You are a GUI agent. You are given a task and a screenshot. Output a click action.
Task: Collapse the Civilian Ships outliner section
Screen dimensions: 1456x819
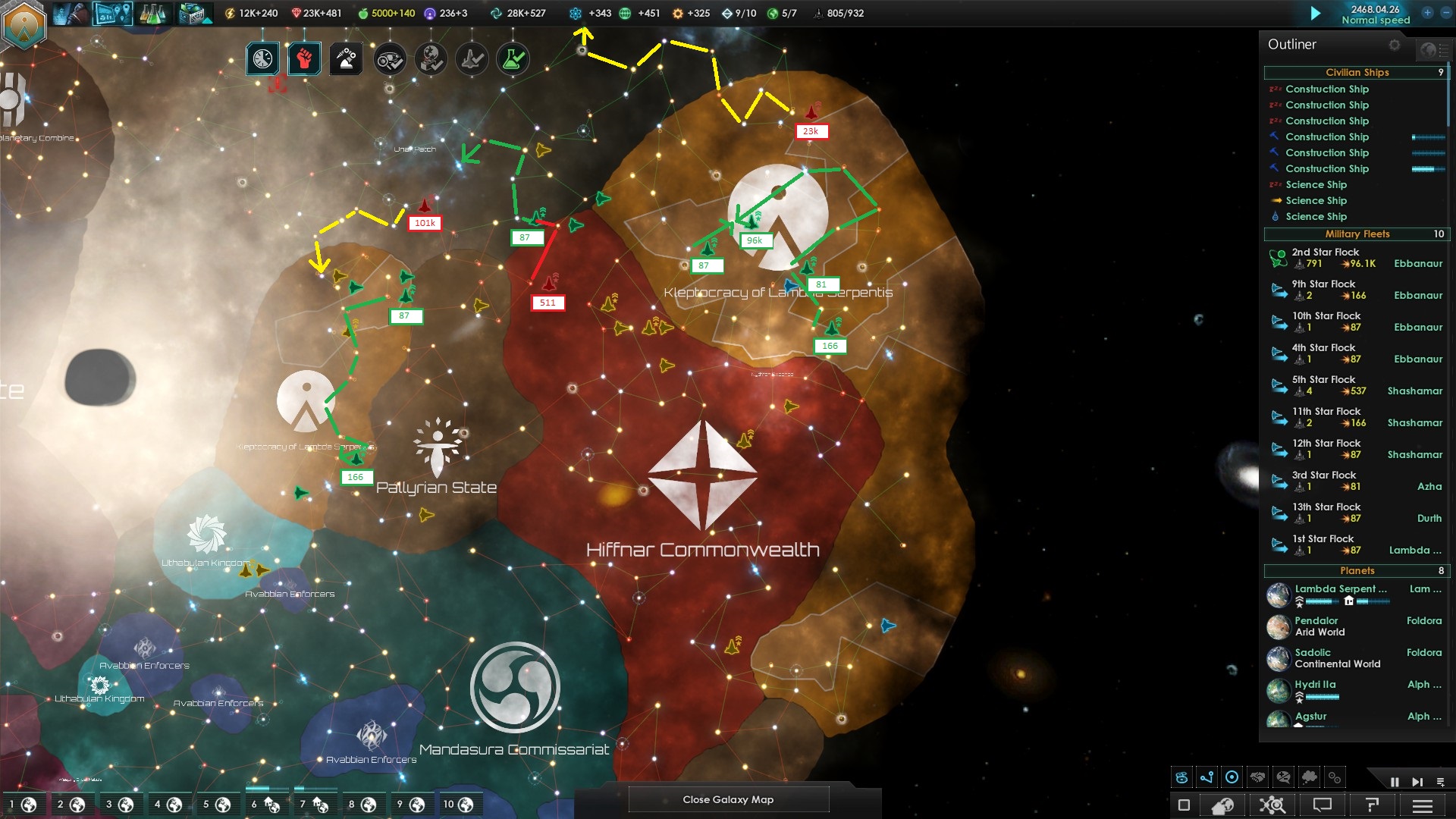[x=1356, y=73]
